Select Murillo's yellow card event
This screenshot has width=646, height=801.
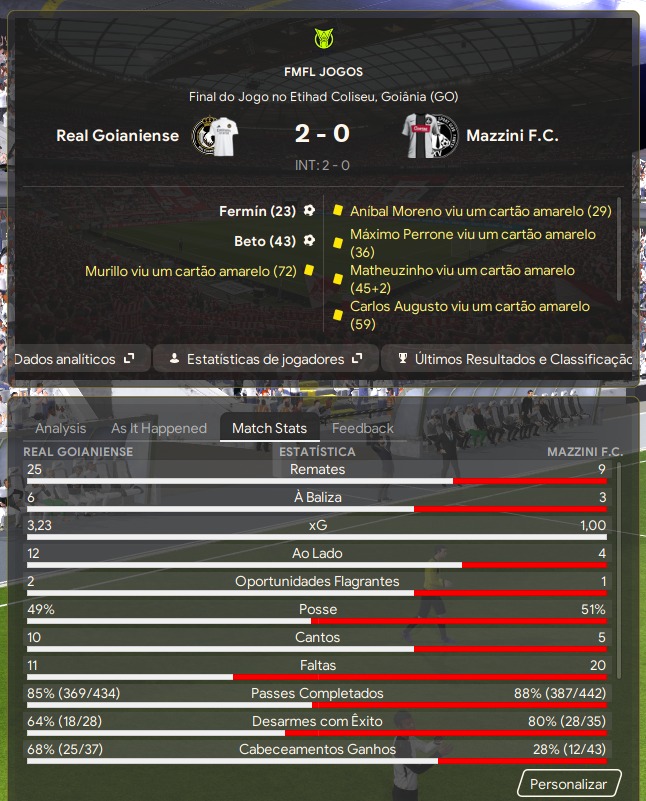(x=191, y=271)
